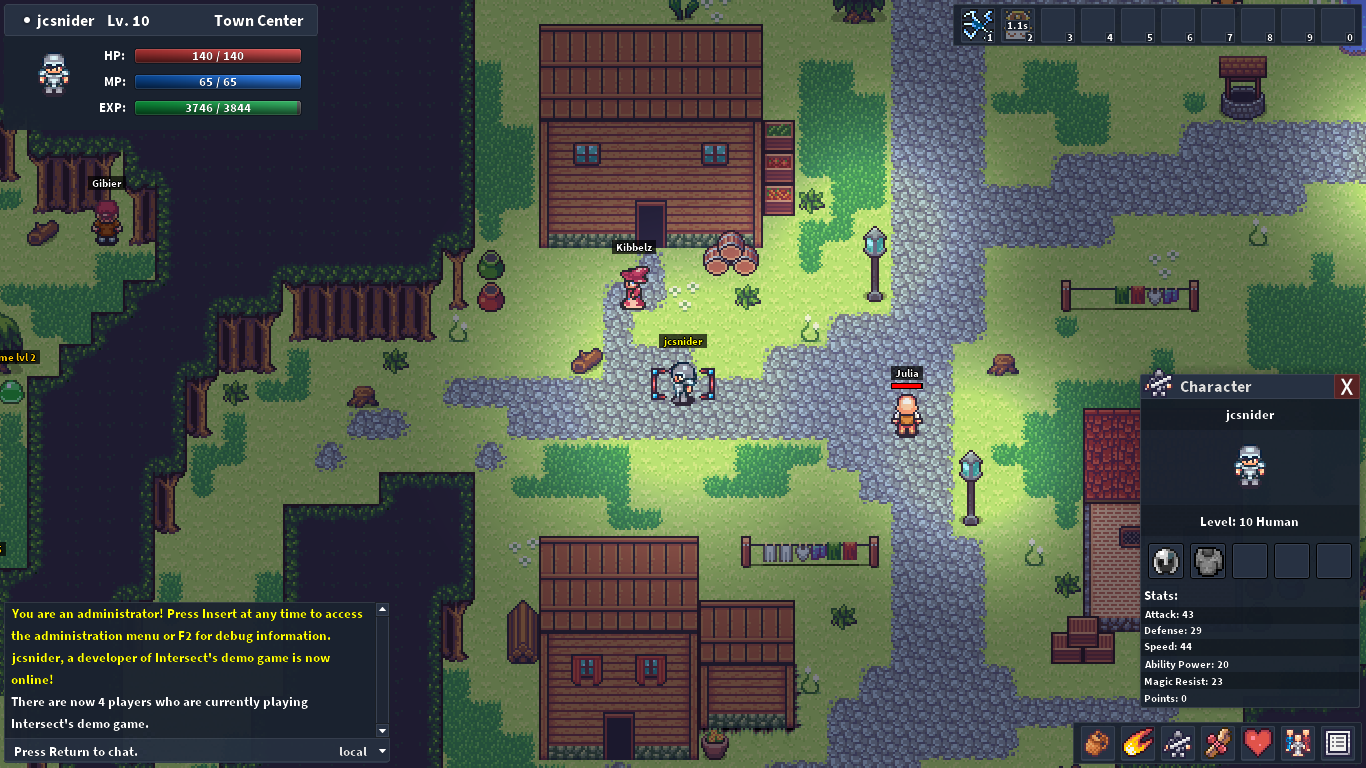Image resolution: width=1366 pixels, height=768 pixels.
Task: Open the friends list heart icon
Action: 1257,743
